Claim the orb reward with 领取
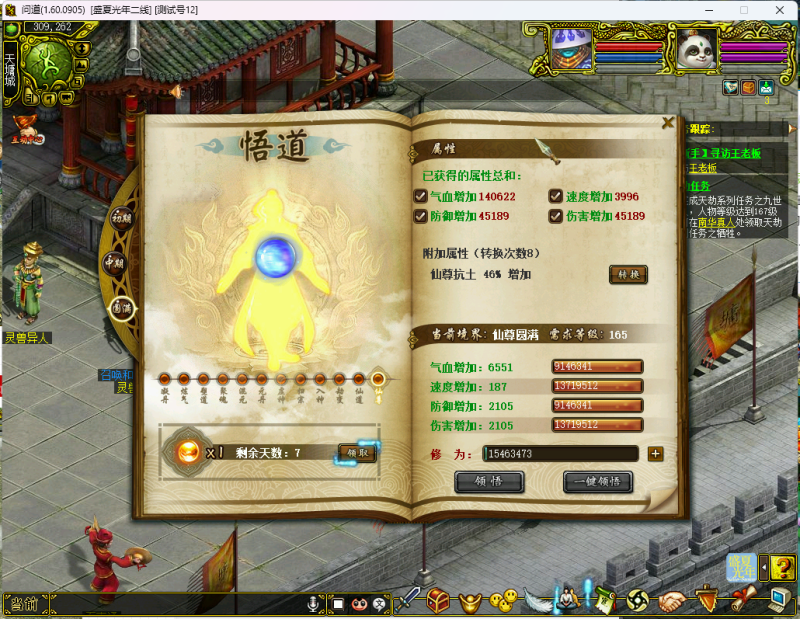The height and width of the screenshot is (619, 800). coord(357,452)
